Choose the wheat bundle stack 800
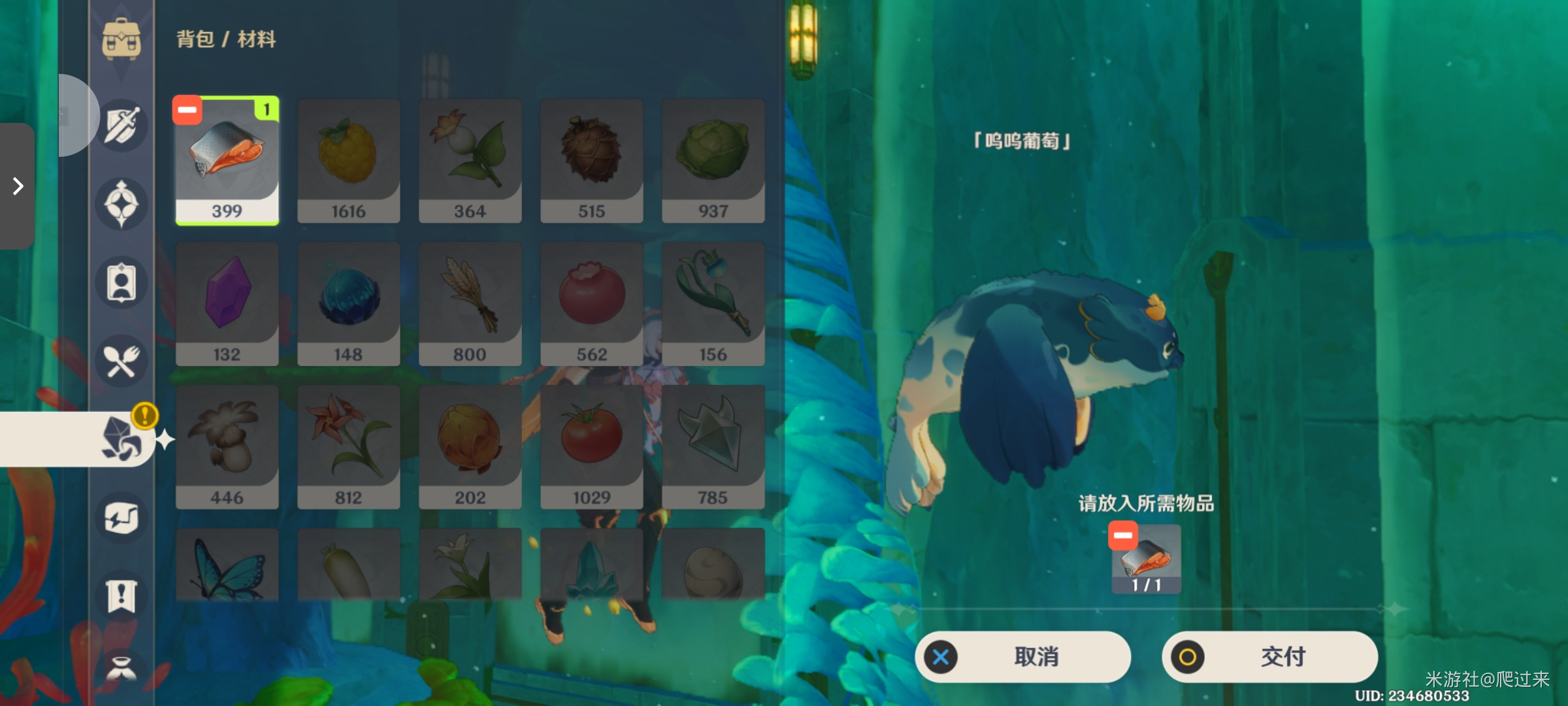1568x706 pixels. coord(470,304)
